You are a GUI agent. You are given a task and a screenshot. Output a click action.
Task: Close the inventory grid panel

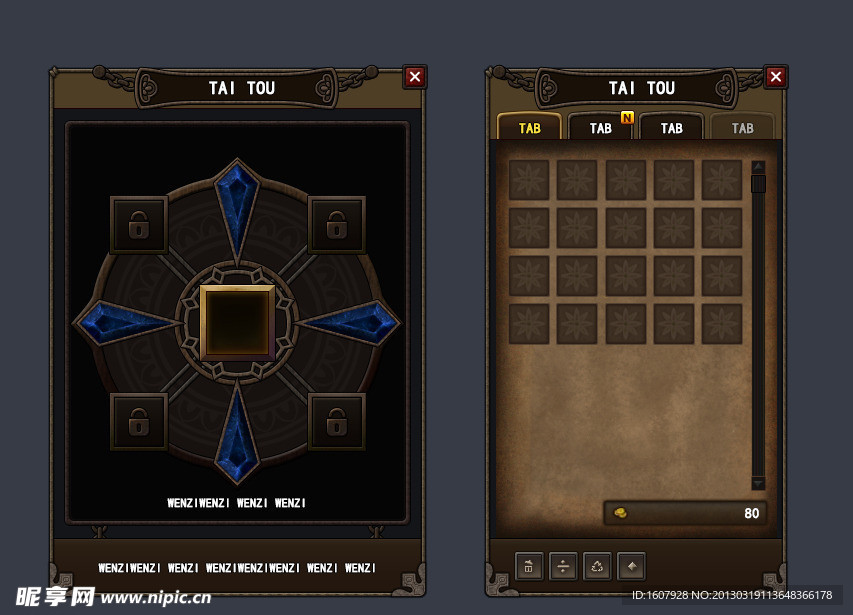(775, 77)
